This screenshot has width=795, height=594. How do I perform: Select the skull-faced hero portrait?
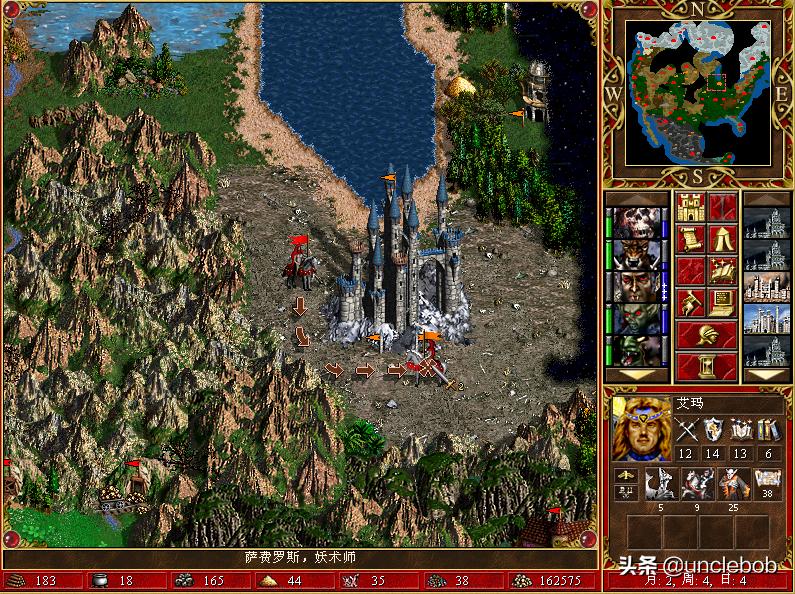(x=636, y=223)
